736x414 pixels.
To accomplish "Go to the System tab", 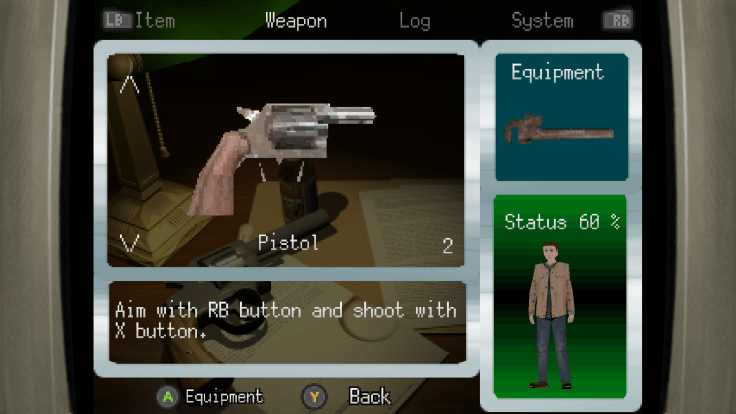I will [542, 20].
